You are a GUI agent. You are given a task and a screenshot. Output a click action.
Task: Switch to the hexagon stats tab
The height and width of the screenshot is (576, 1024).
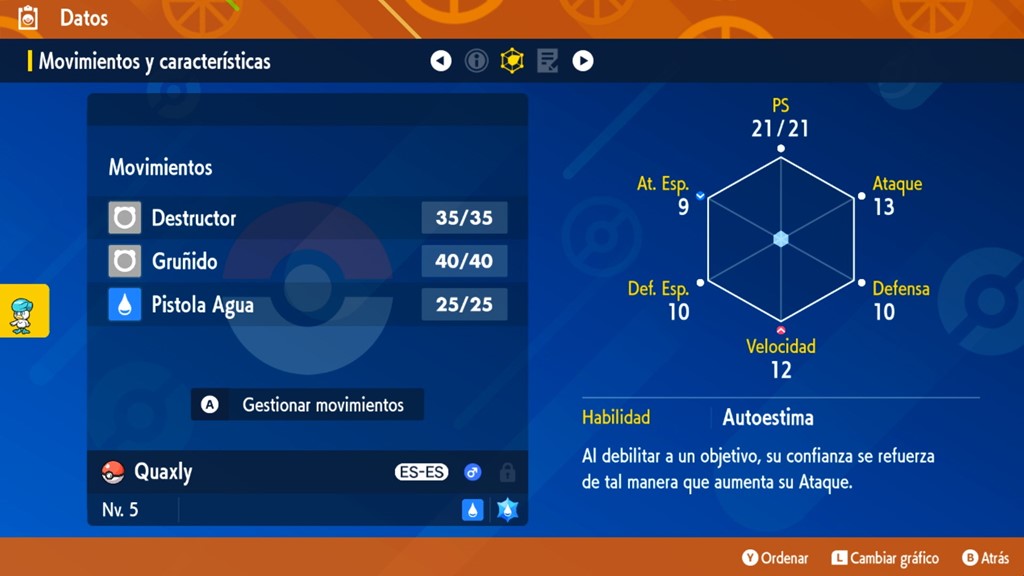(x=512, y=62)
